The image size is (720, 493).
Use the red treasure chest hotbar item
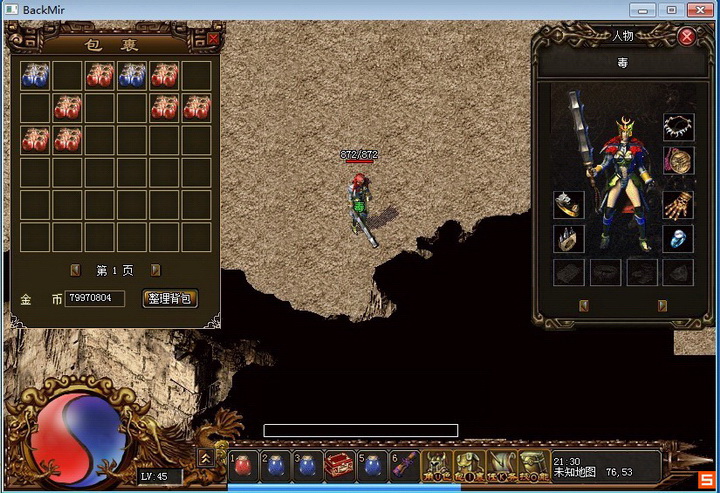pyautogui.click(x=338, y=465)
